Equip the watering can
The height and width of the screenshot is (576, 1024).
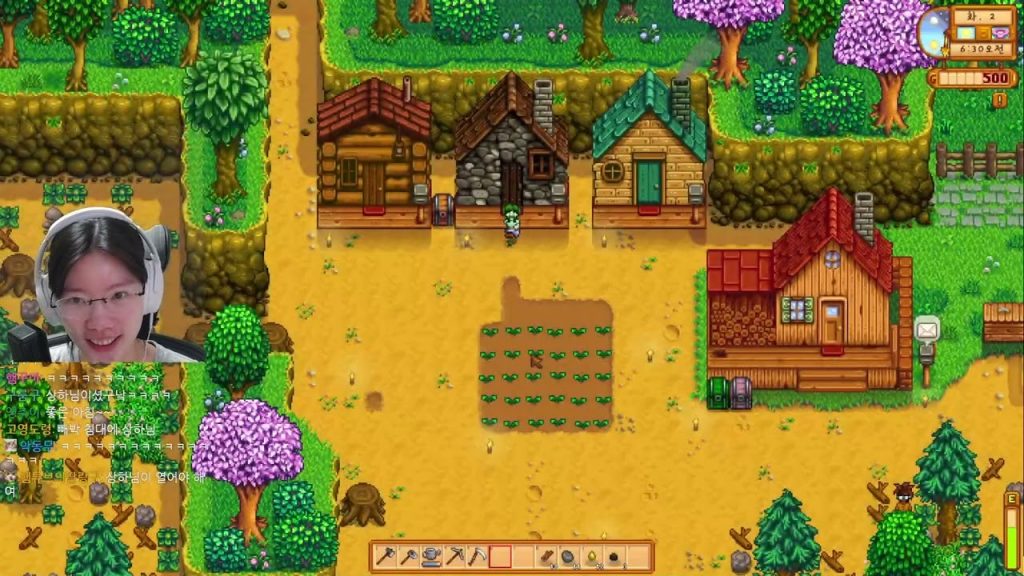click(x=432, y=556)
